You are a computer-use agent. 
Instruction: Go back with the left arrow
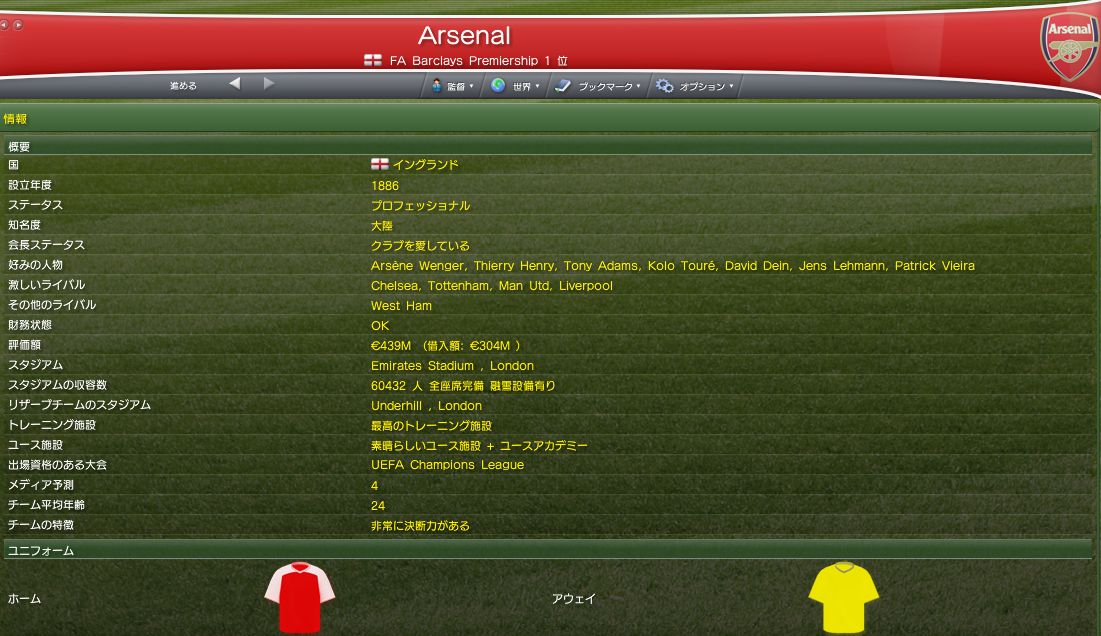(x=234, y=84)
